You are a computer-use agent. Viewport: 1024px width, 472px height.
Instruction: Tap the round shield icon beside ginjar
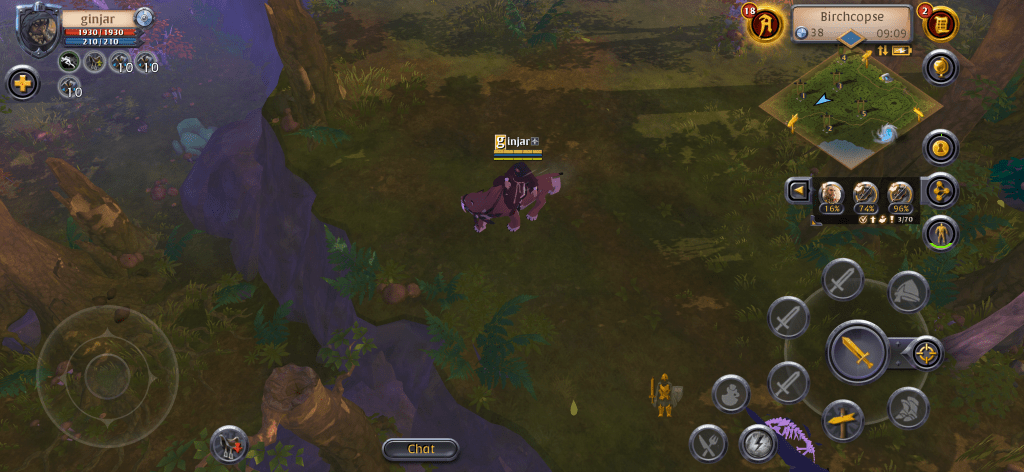pyautogui.click(x=144, y=17)
